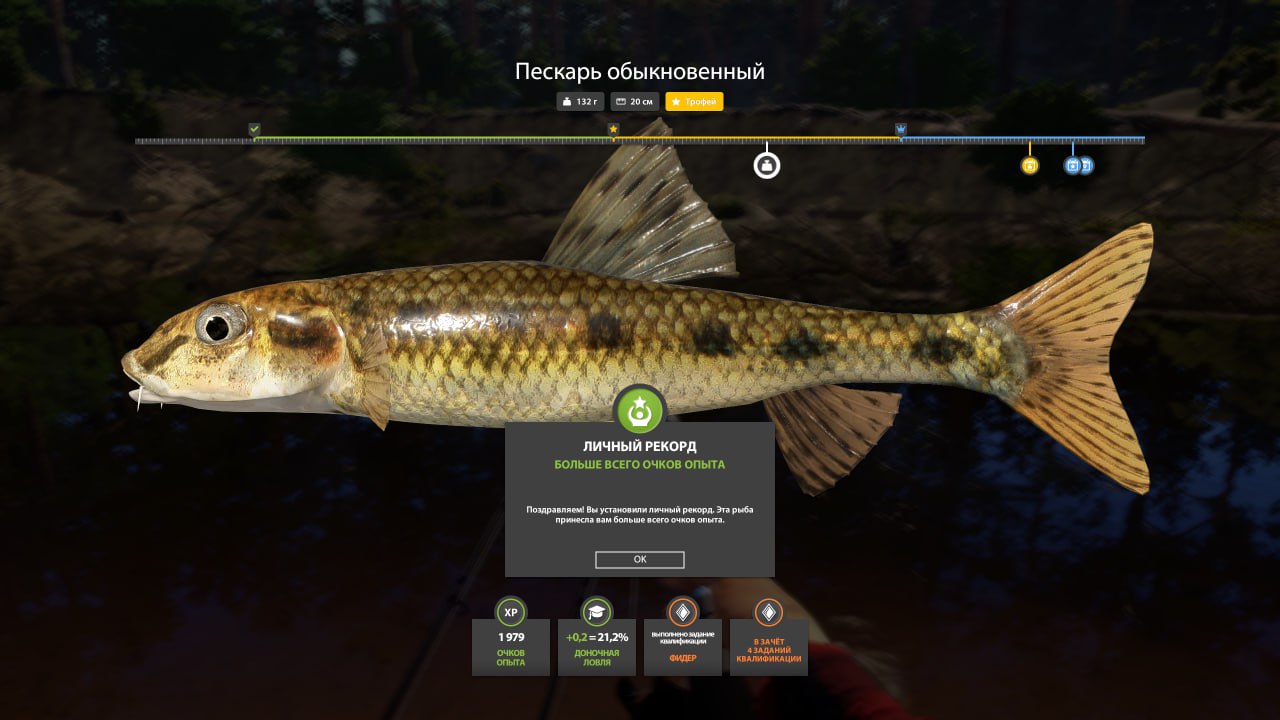Image resolution: width=1280 pixels, height=720 pixels.
Task: Click the yellow Трофей badge
Action: click(x=694, y=102)
